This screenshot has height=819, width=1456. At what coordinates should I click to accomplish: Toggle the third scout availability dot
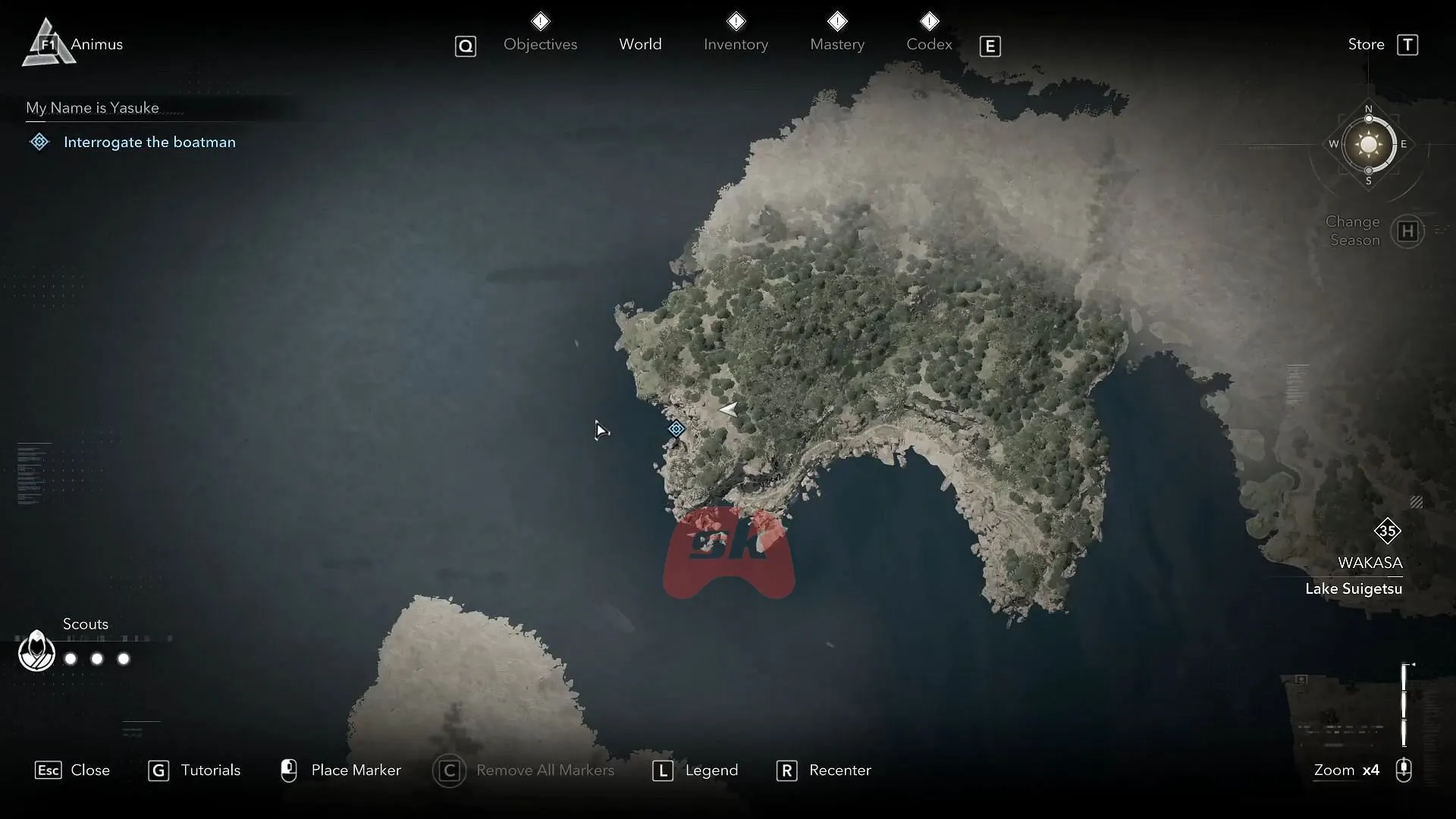tap(123, 659)
